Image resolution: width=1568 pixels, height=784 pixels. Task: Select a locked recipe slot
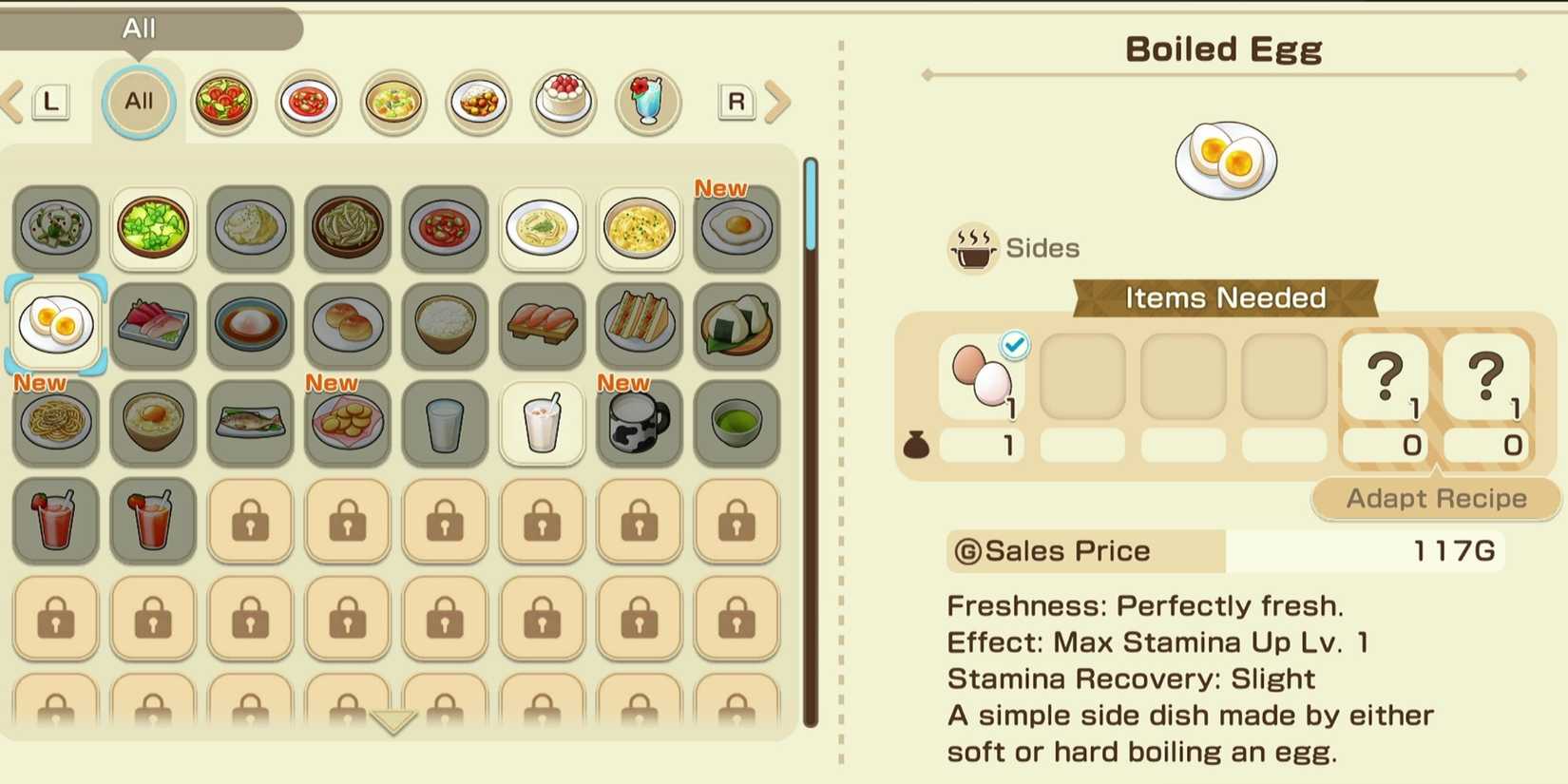click(251, 521)
